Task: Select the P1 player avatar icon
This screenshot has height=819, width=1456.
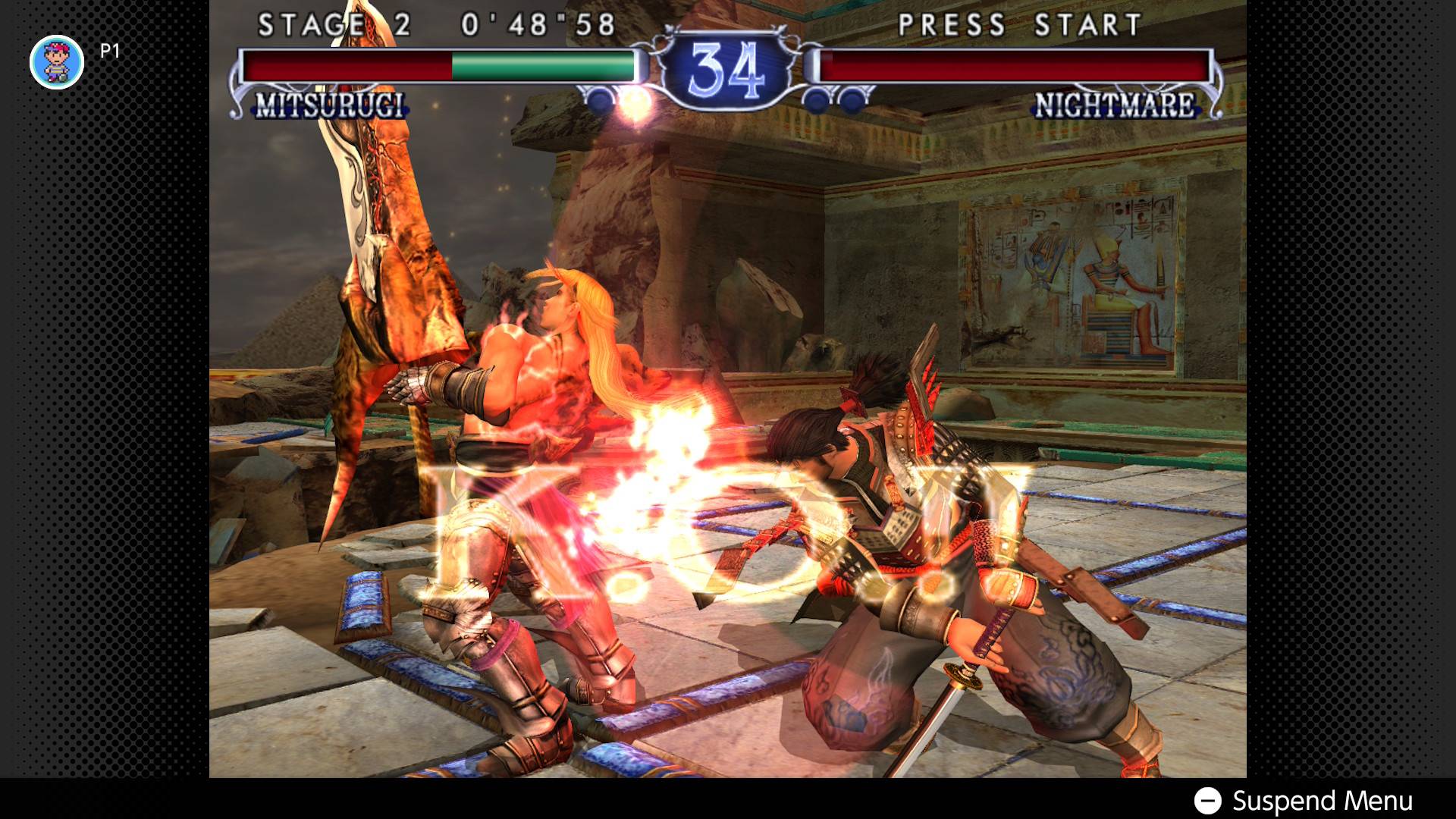Action: 57,62
